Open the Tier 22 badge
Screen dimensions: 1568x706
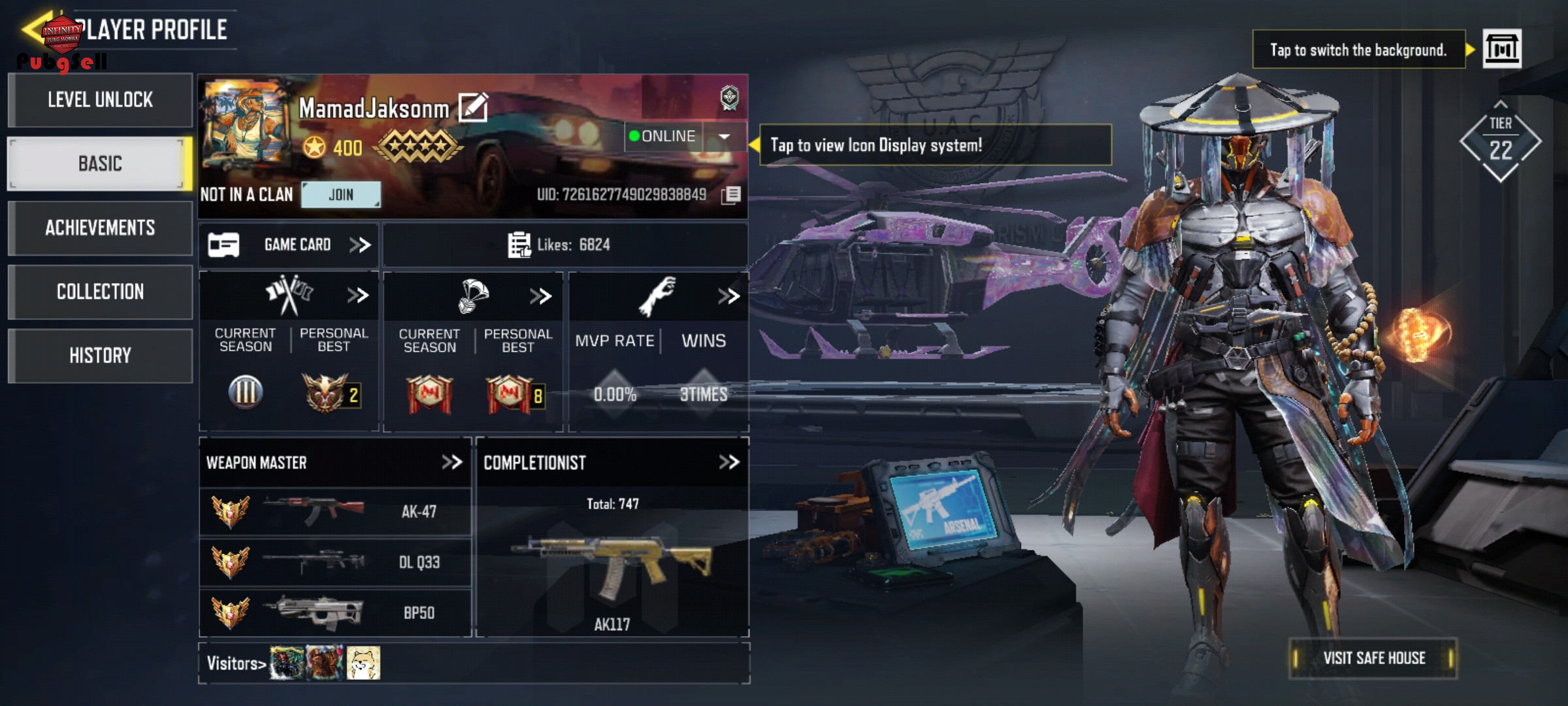tap(1500, 142)
